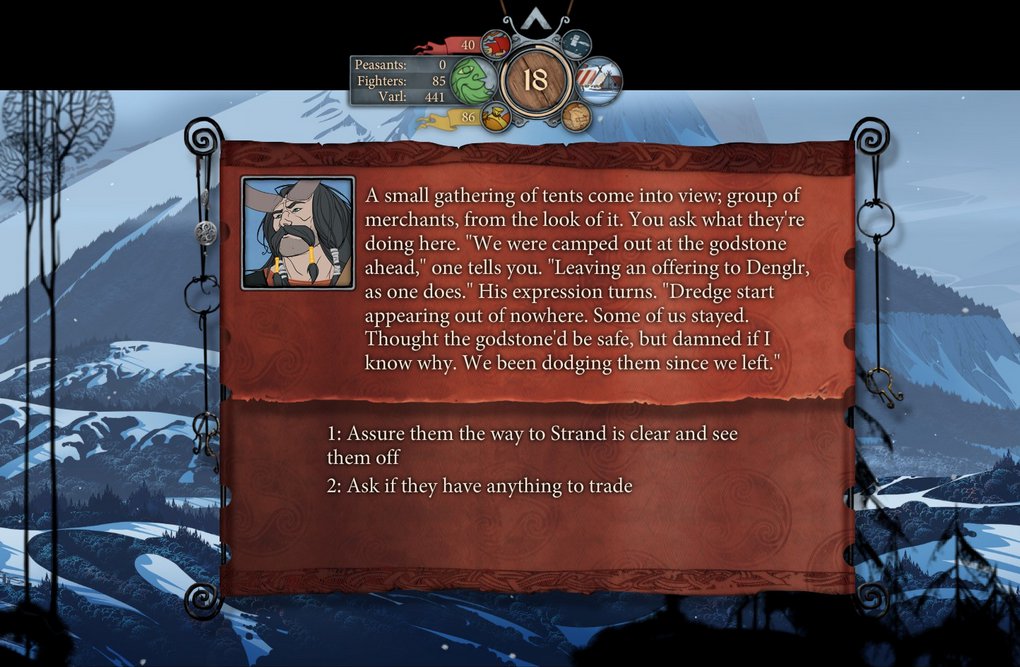This screenshot has width=1020, height=667.
Task: Open the camp tents icon
Action: coord(599,82)
